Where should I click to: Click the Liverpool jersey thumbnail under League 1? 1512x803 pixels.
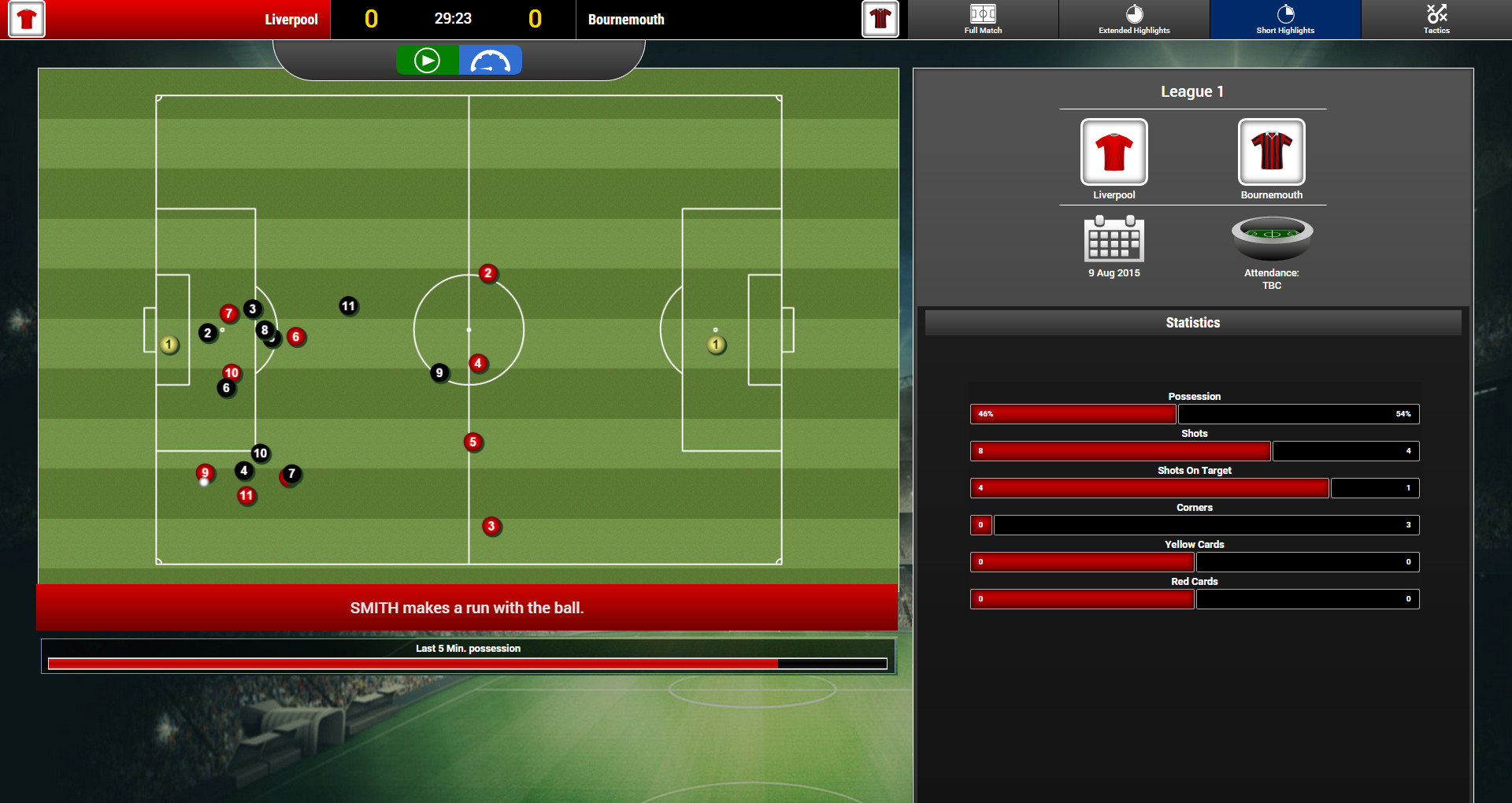[x=1113, y=151]
